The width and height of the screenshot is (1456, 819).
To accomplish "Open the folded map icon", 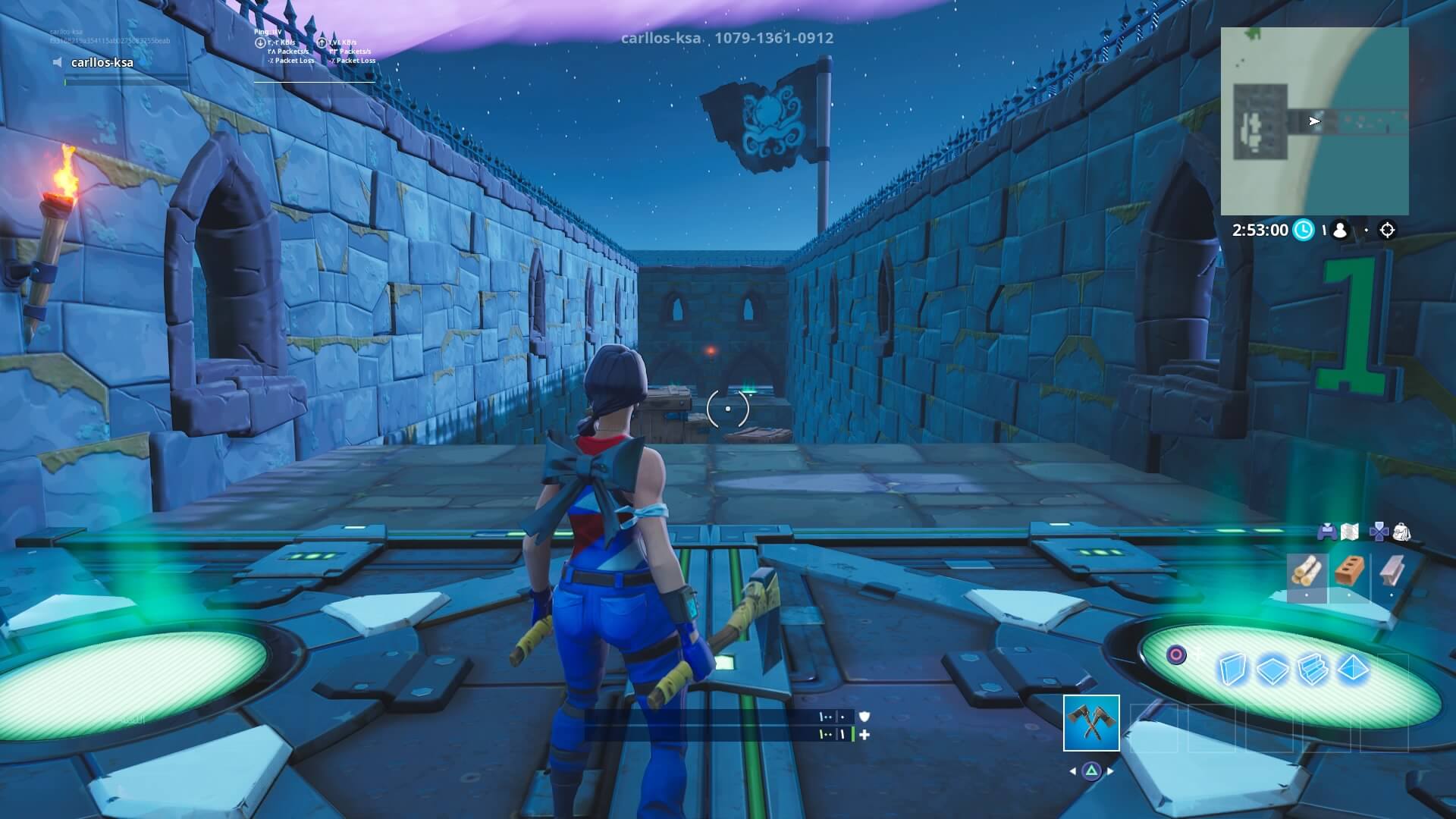I will pos(1349,532).
